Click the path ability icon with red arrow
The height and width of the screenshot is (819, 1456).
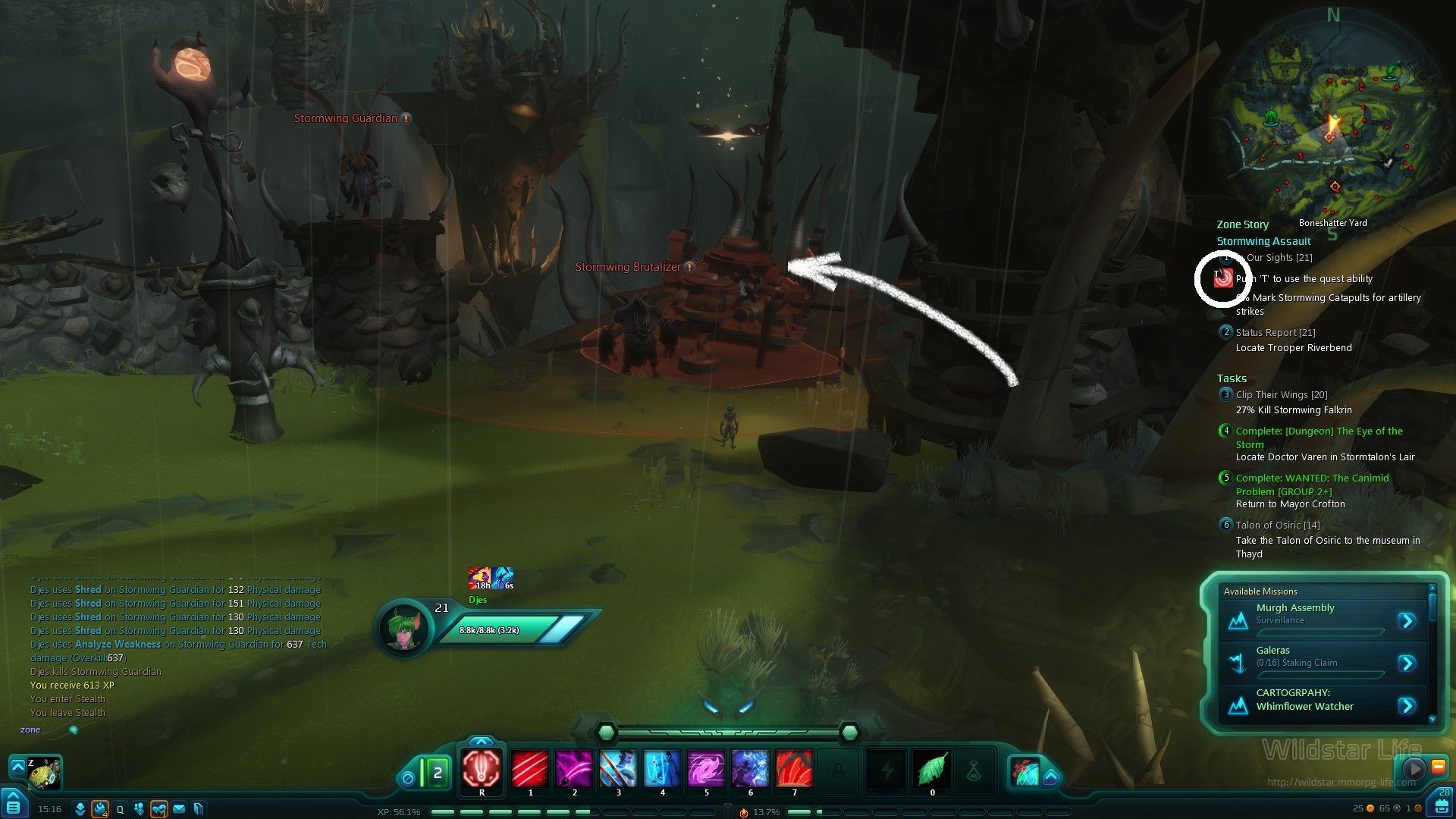1025,772
